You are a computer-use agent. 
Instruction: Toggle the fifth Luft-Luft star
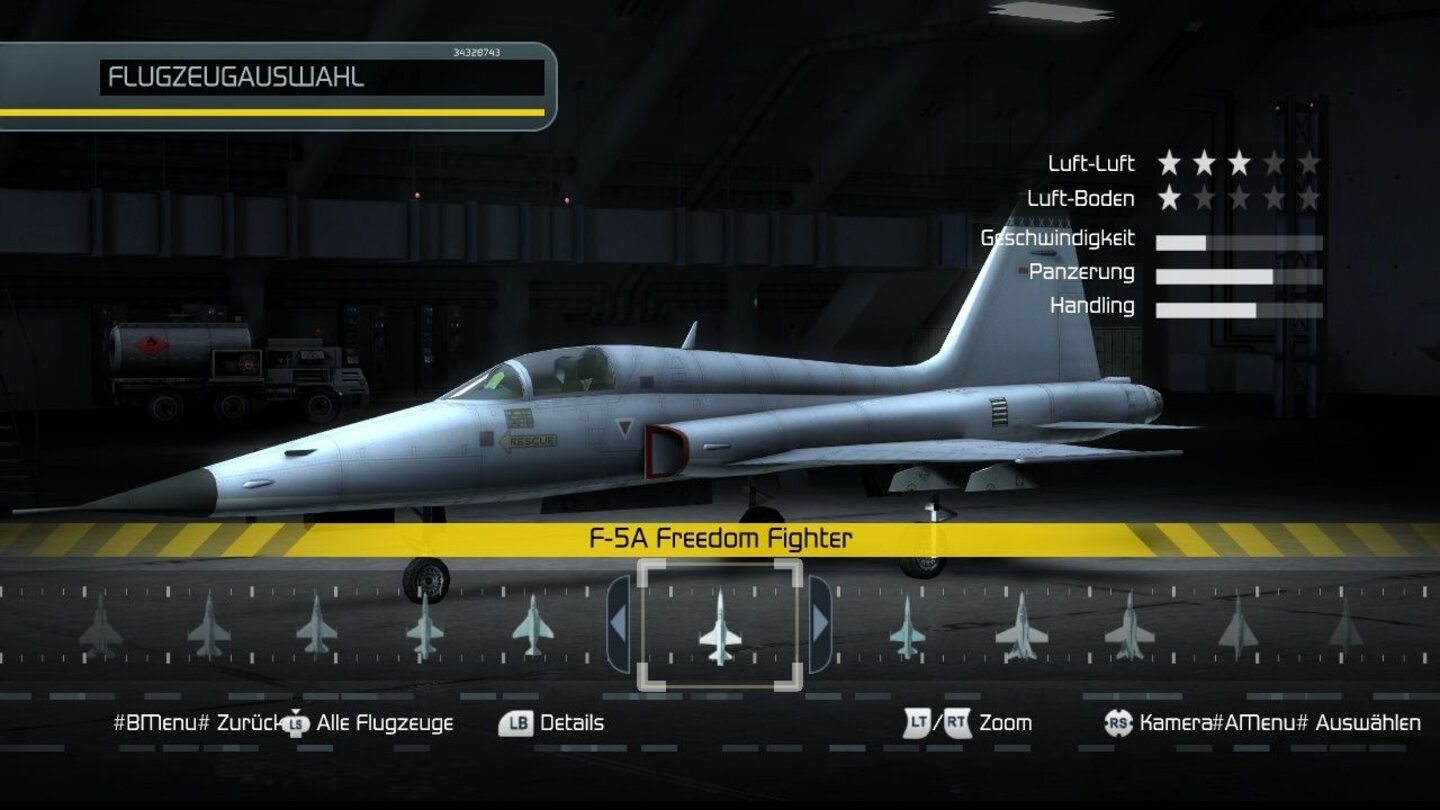point(1309,162)
